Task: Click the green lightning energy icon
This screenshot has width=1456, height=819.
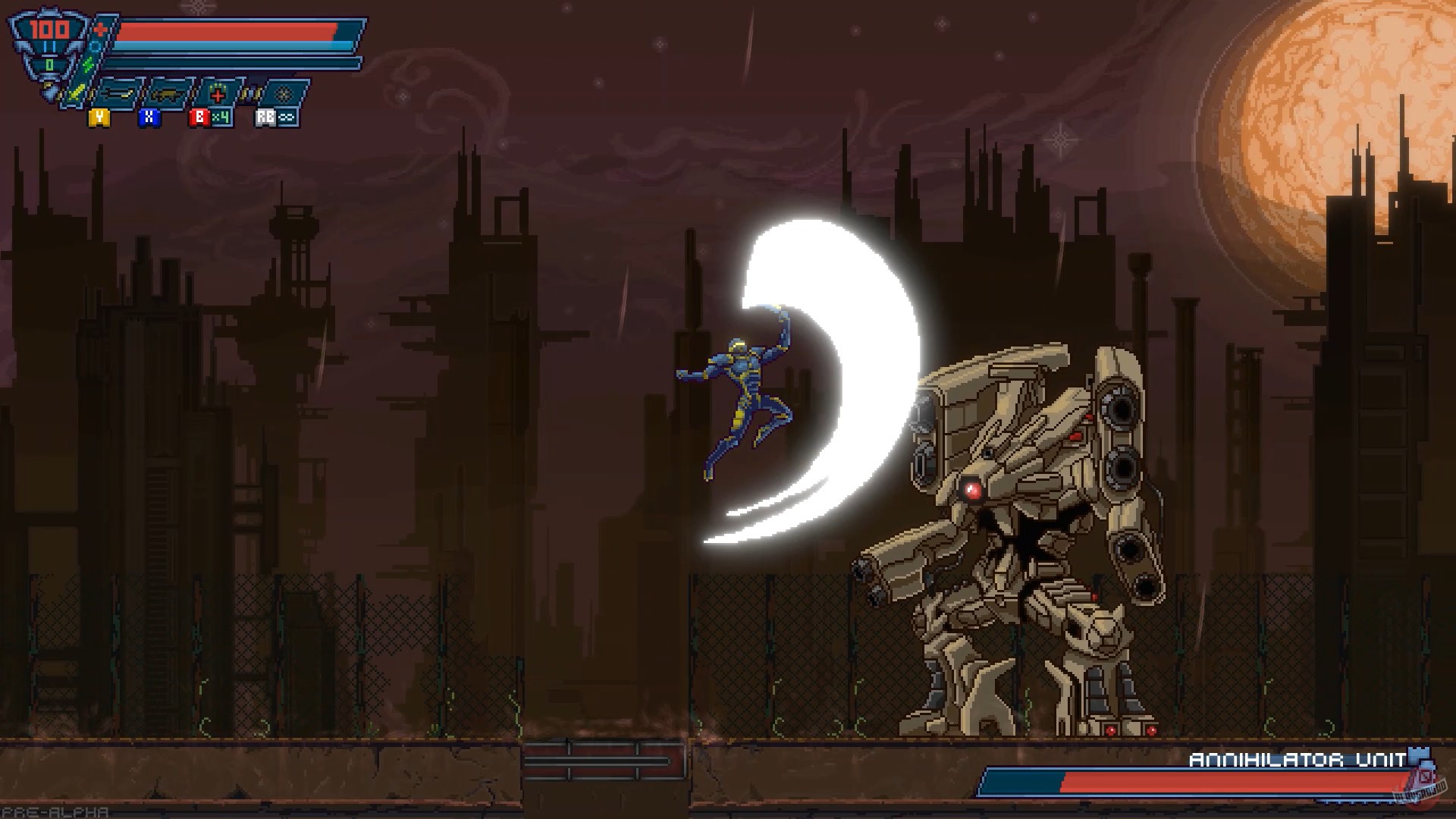Action: [87, 65]
